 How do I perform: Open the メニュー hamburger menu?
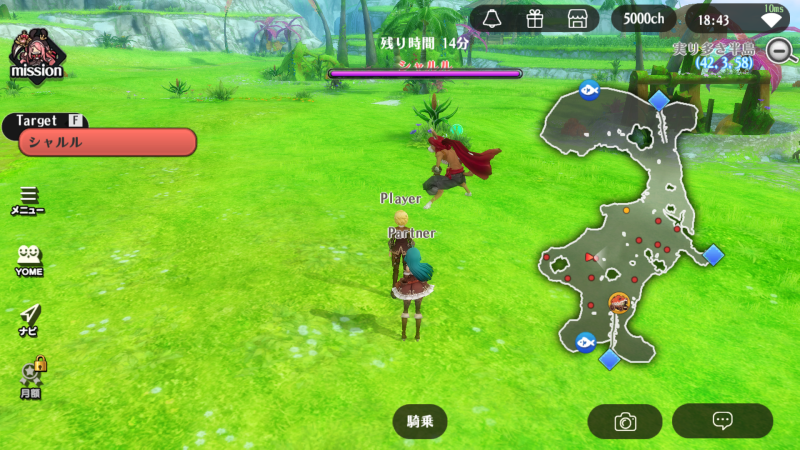click(x=28, y=199)
